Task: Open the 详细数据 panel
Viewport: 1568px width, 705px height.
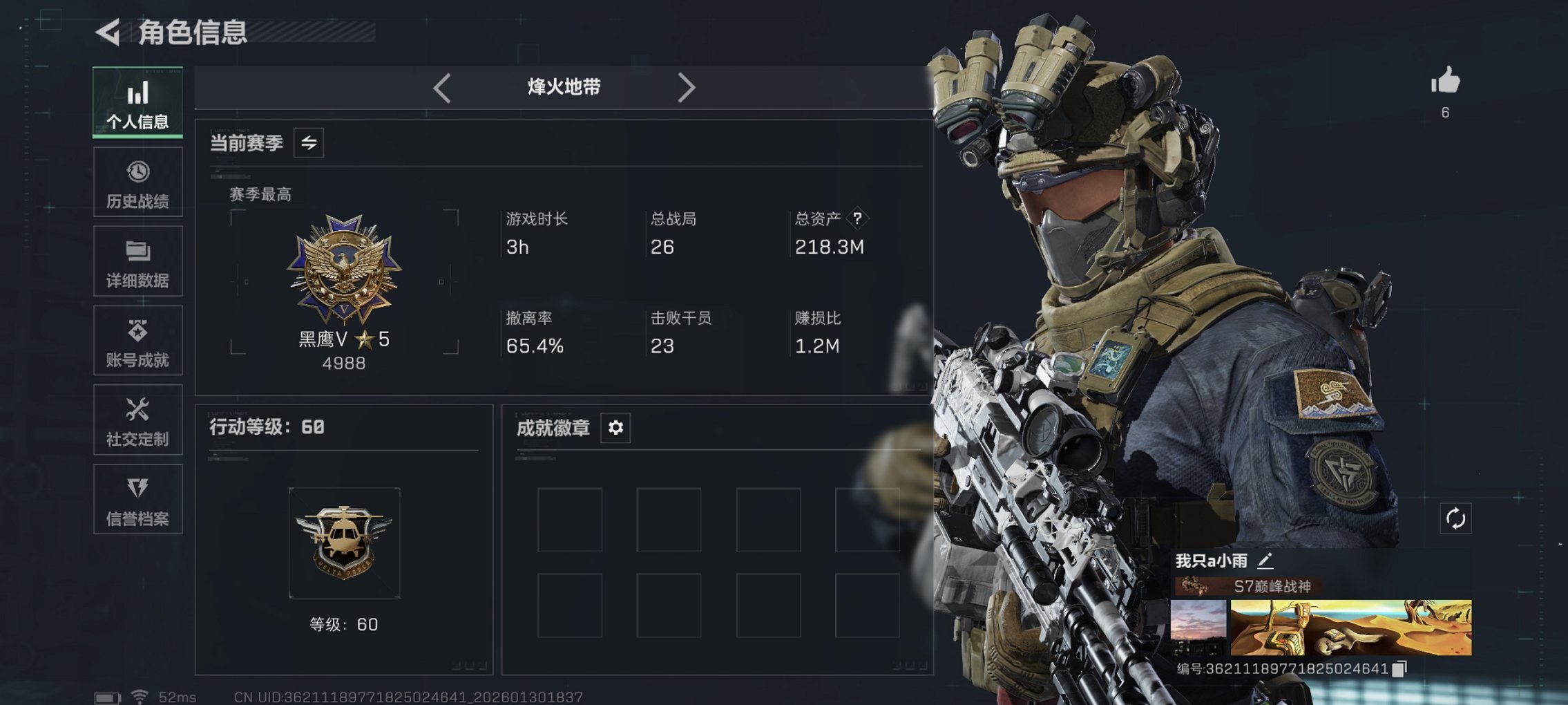Action: pyautogui.click(x=137, y=261)
